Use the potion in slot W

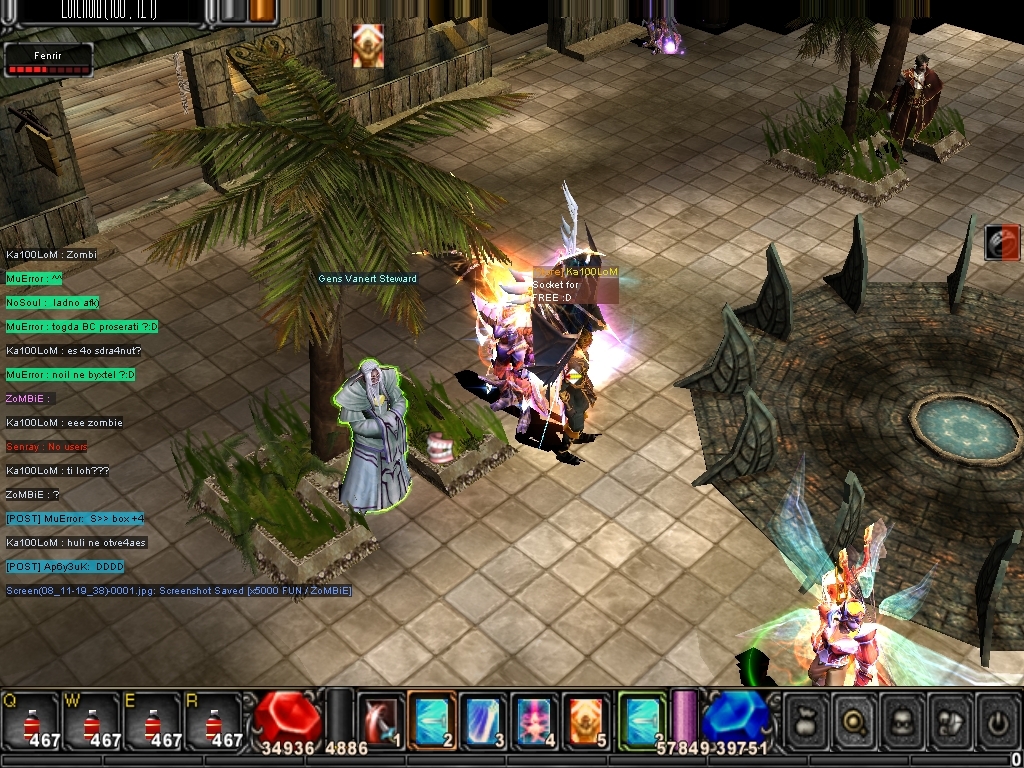tap(91, 718)
